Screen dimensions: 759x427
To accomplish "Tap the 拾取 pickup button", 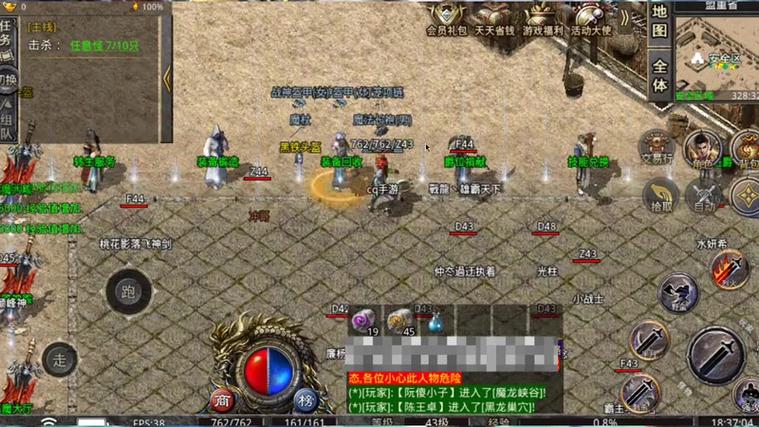I will coord(660,195).
